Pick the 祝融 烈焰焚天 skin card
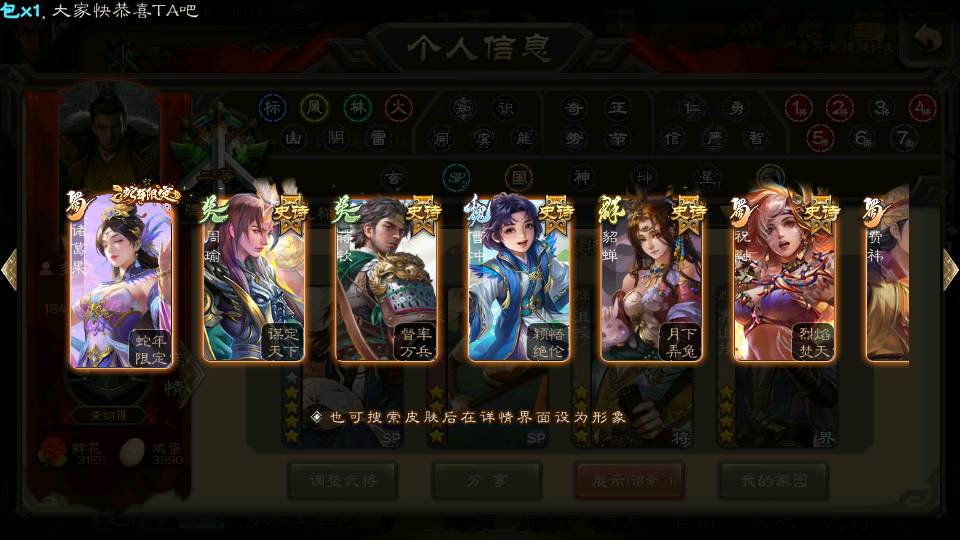Image resolution: width=960 pixels, height=540 pixels. pyautogui.click(x=785, y=278)
